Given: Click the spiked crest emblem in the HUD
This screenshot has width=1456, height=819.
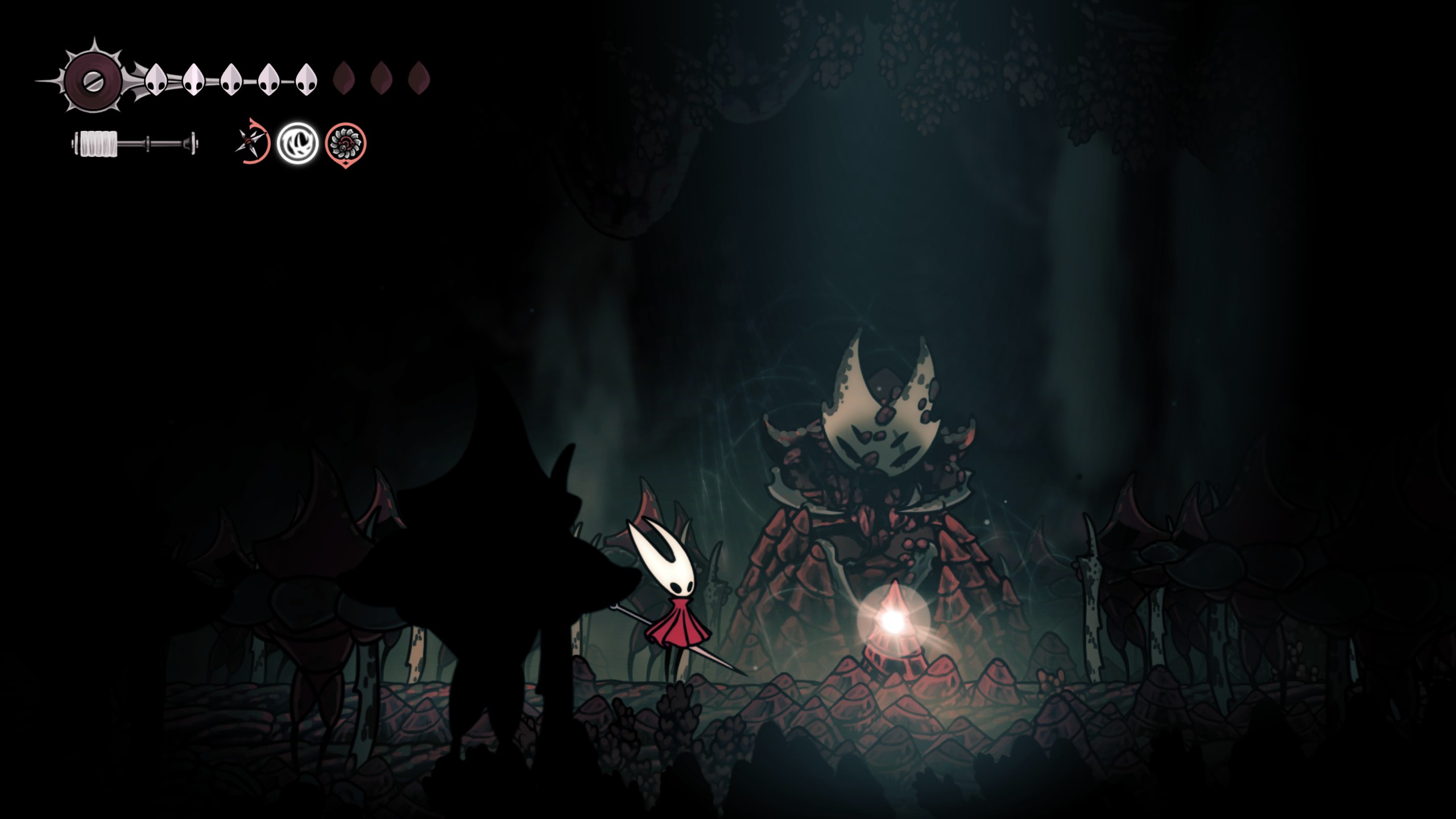Looking at the screenshot, I should click(x=91, y=80).
